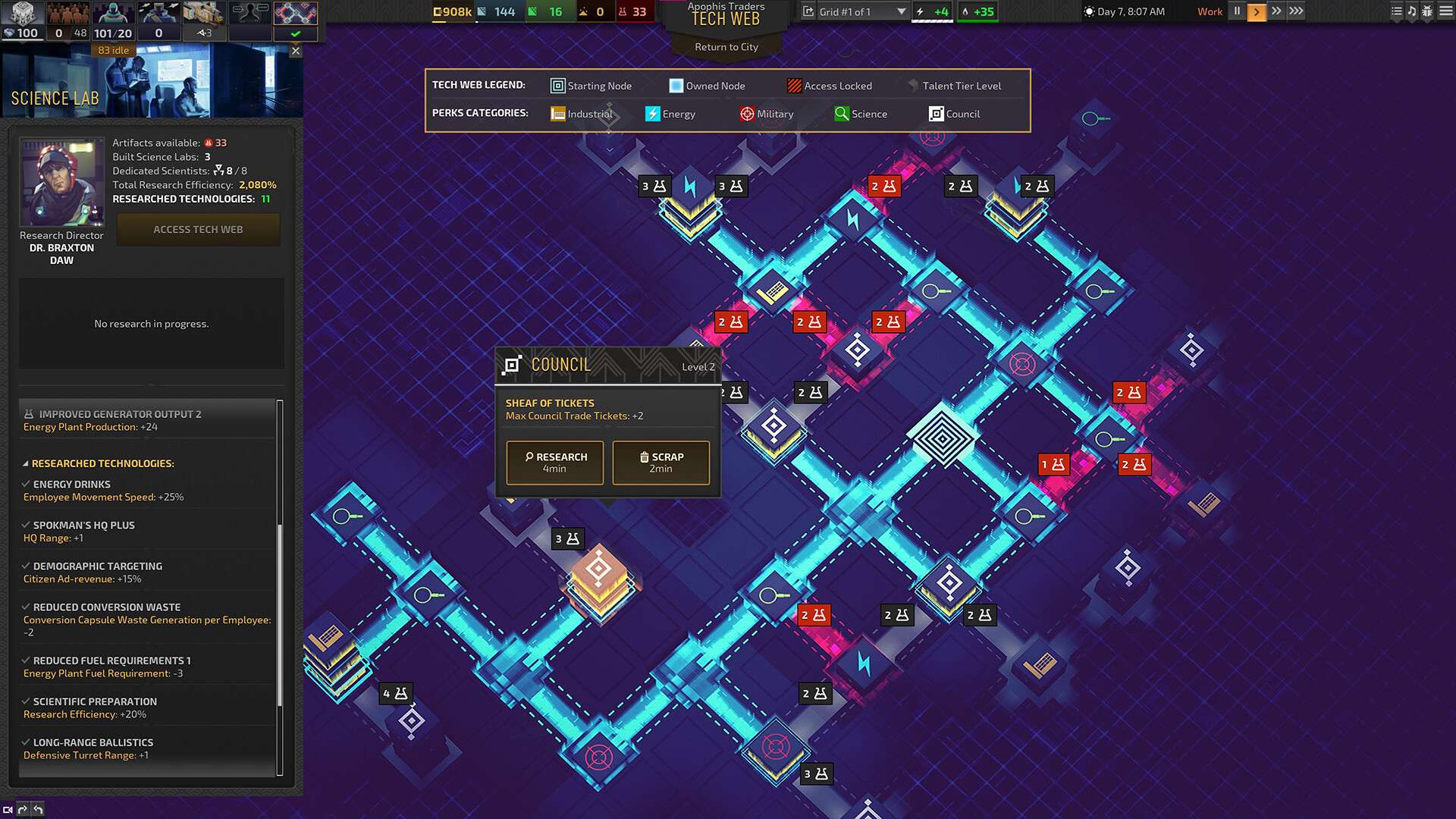The width and height of the screenshot is (1456, 819).
Task: Click the Access Tech Web button
Action: point(198,230)
